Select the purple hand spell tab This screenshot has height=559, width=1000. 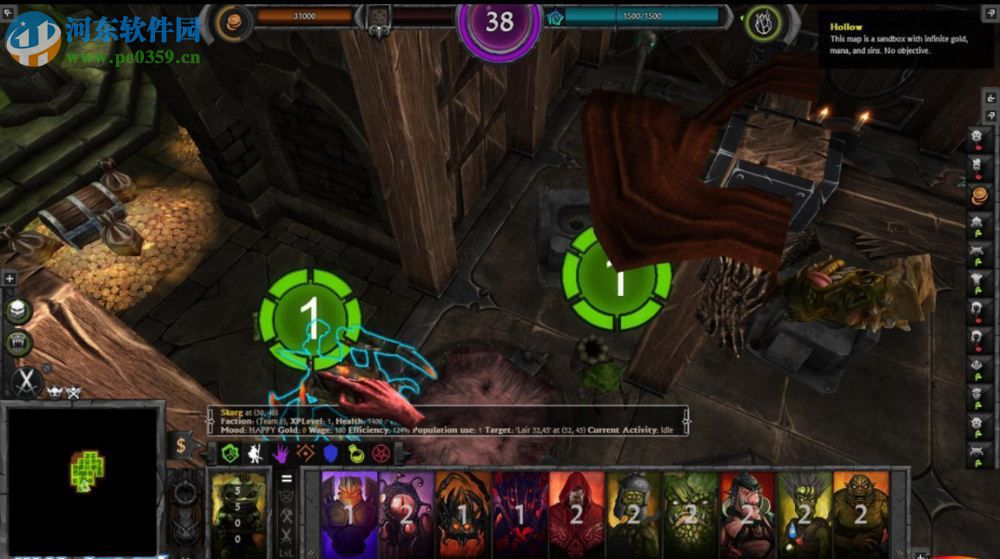coord(280,453)
